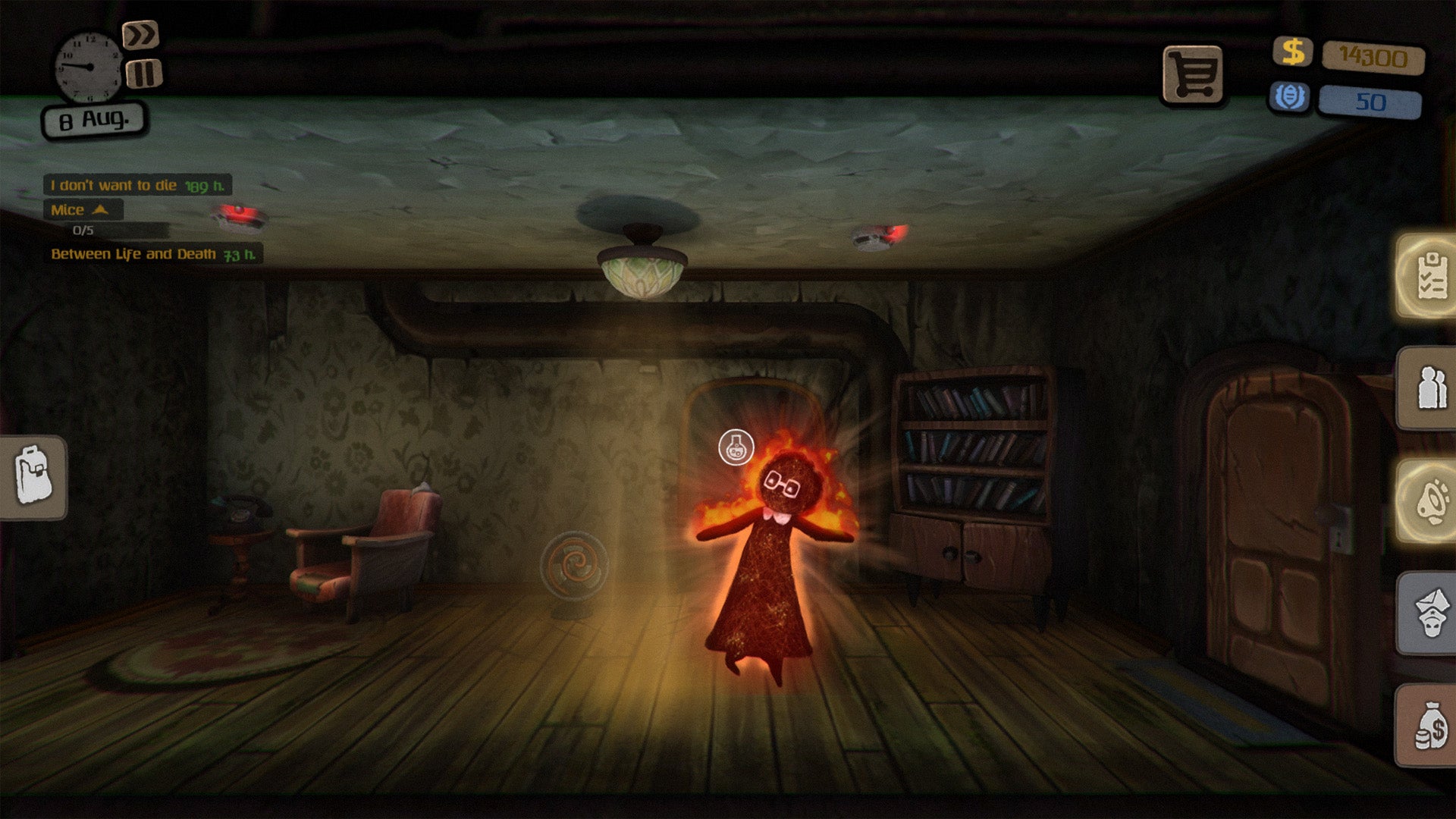The image size is (1456, 819).
Task: Open the officer profile panel
Action: 1429,613
